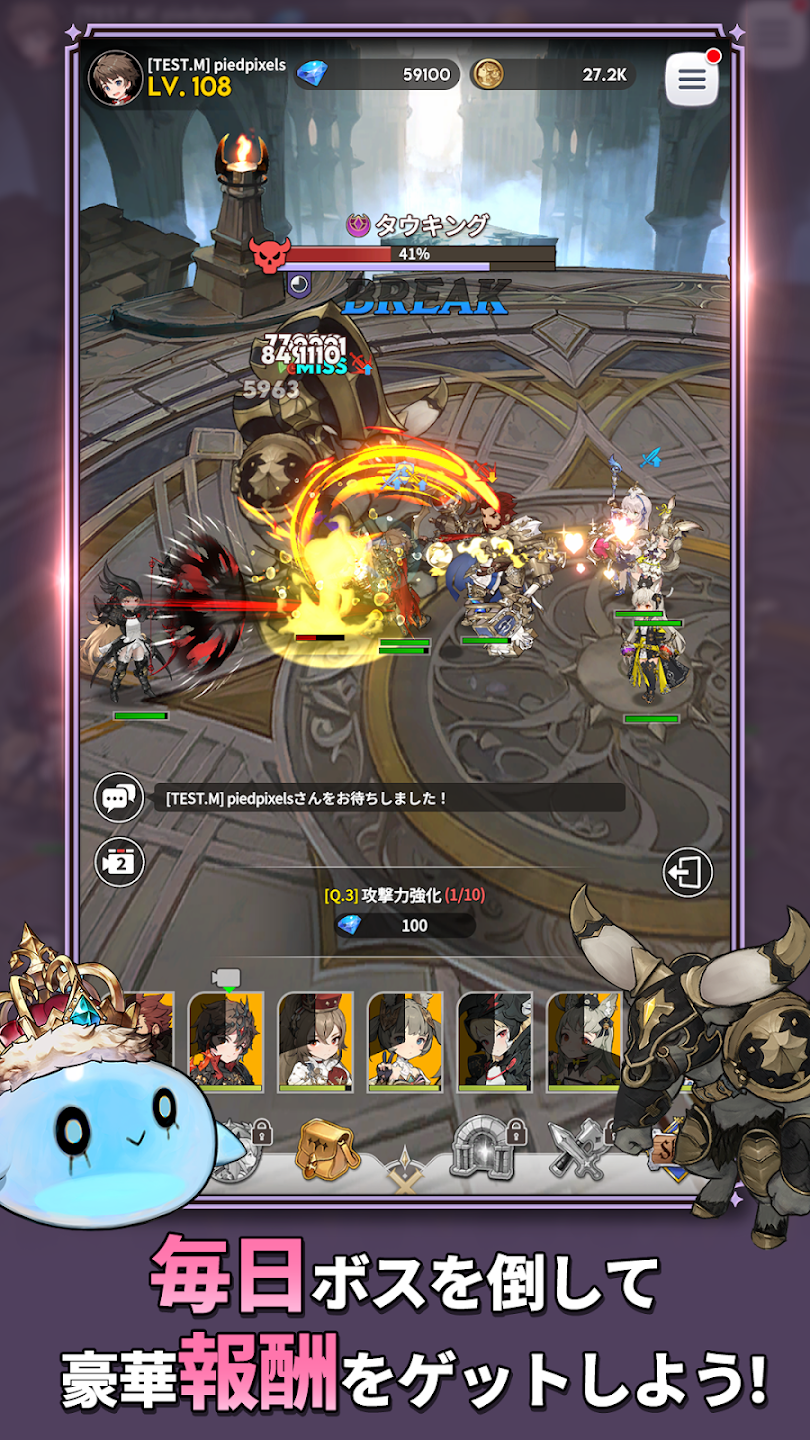Open the chat speech-bubble button
Image resolution: width=810 pixels, height=1440 pixels.
[119, 798]
